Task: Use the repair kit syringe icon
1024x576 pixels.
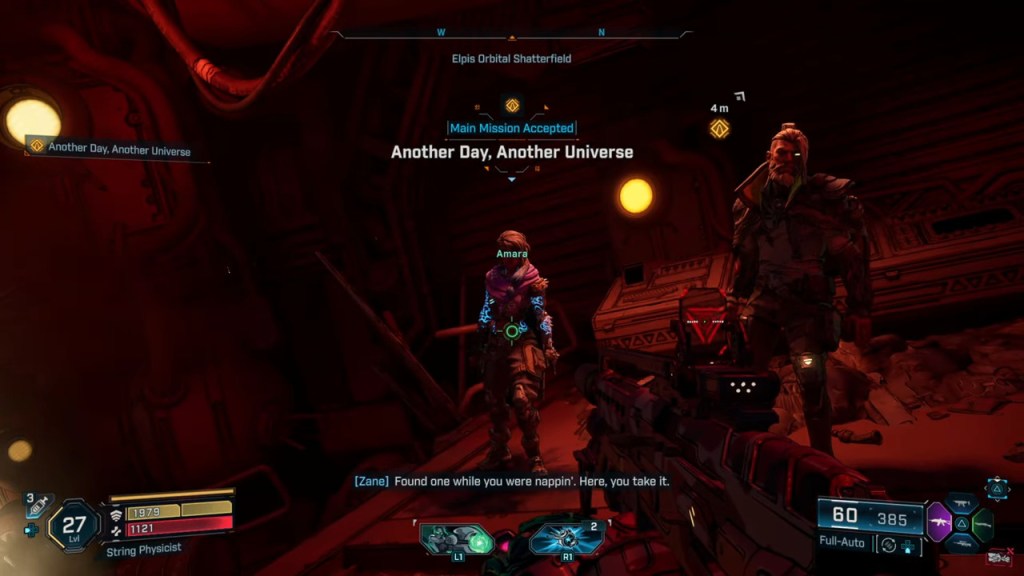Action: pyautogui.click(x=37, y=507)
